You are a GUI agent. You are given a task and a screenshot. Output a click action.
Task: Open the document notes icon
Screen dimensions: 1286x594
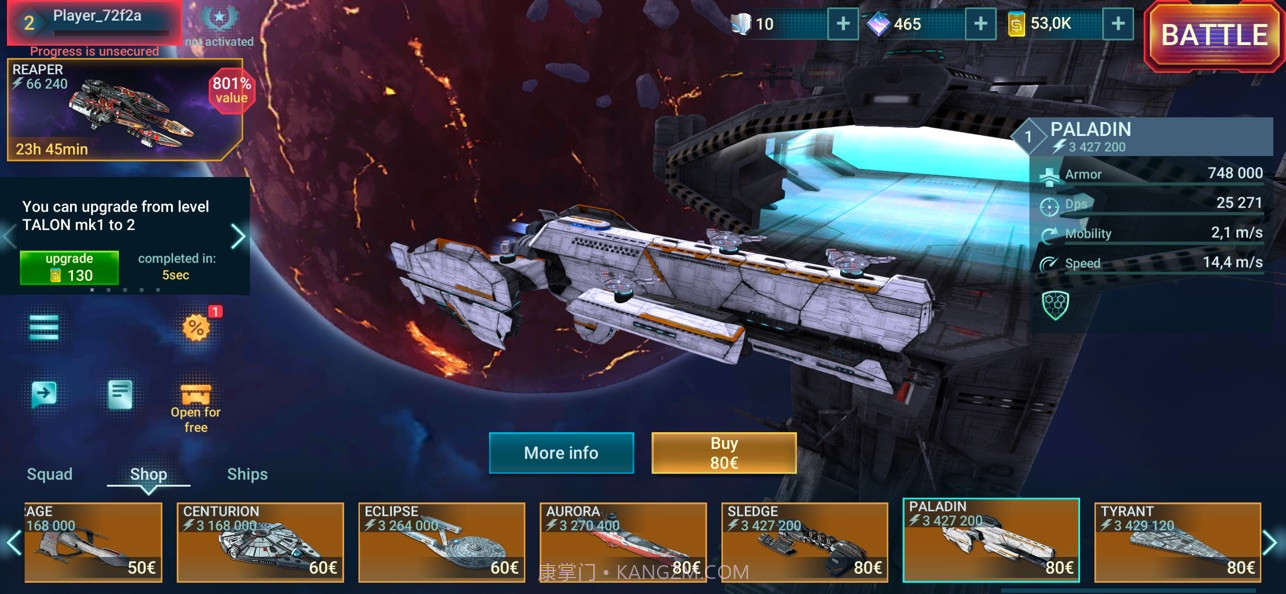click(120, 394)
